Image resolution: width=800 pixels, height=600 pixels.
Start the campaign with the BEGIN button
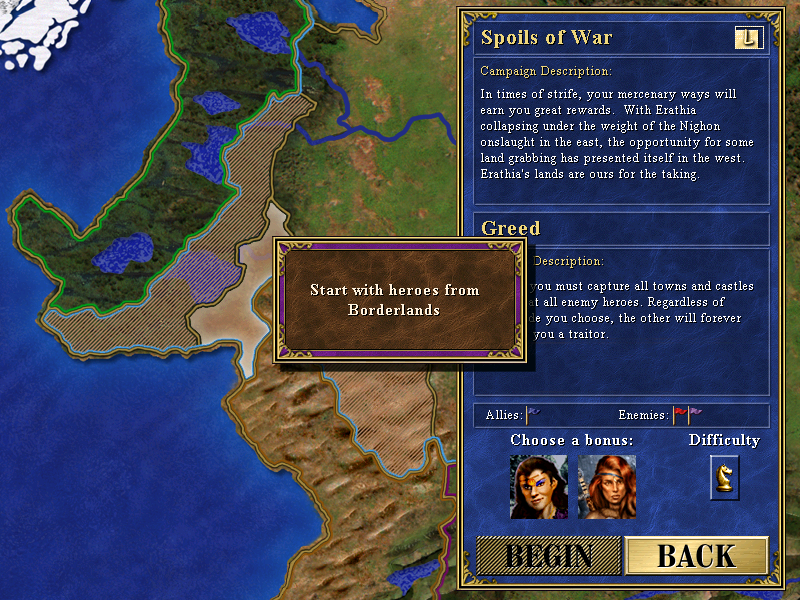[548, 556]
